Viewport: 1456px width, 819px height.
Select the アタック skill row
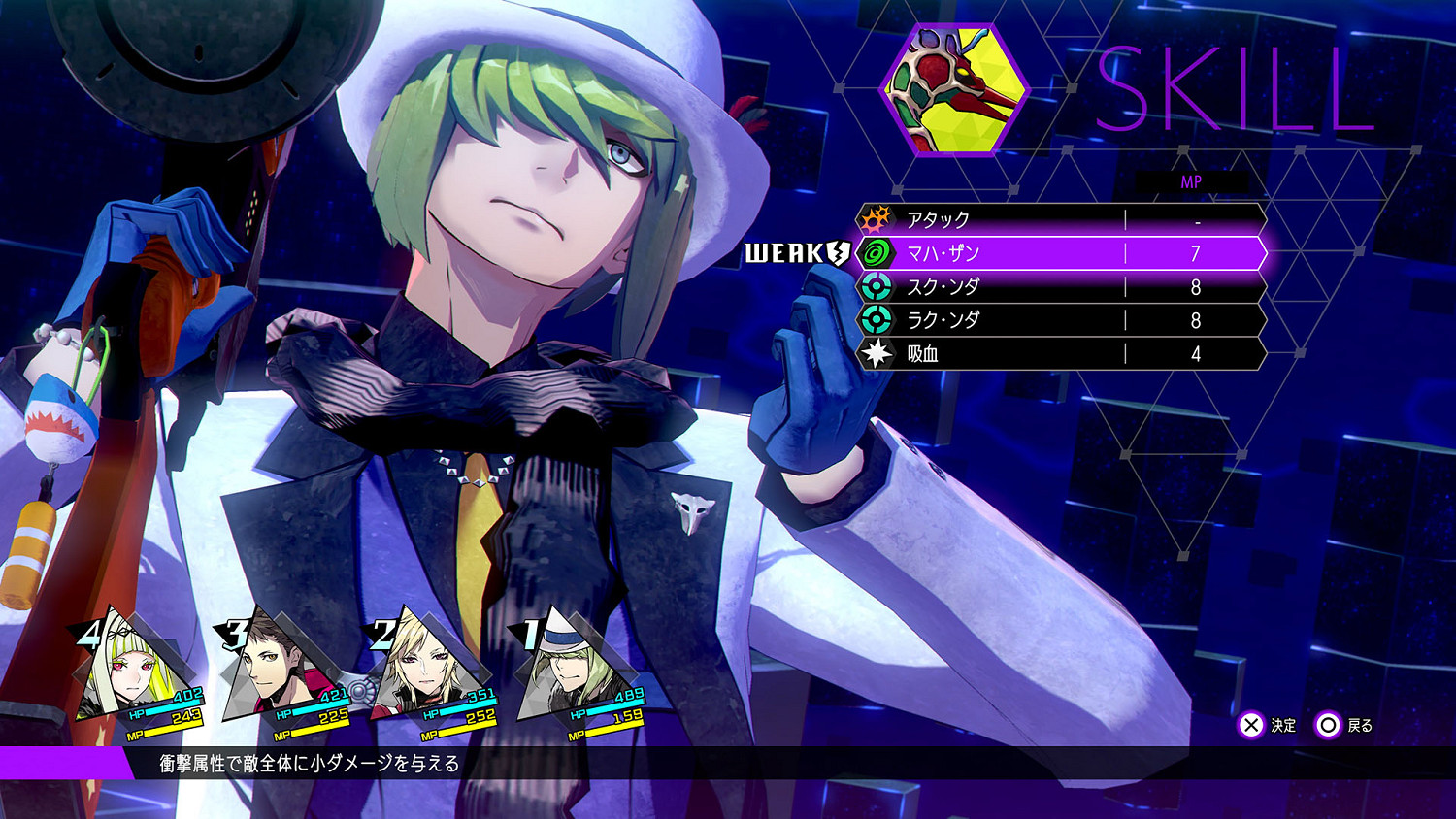tap(1060, 219)
